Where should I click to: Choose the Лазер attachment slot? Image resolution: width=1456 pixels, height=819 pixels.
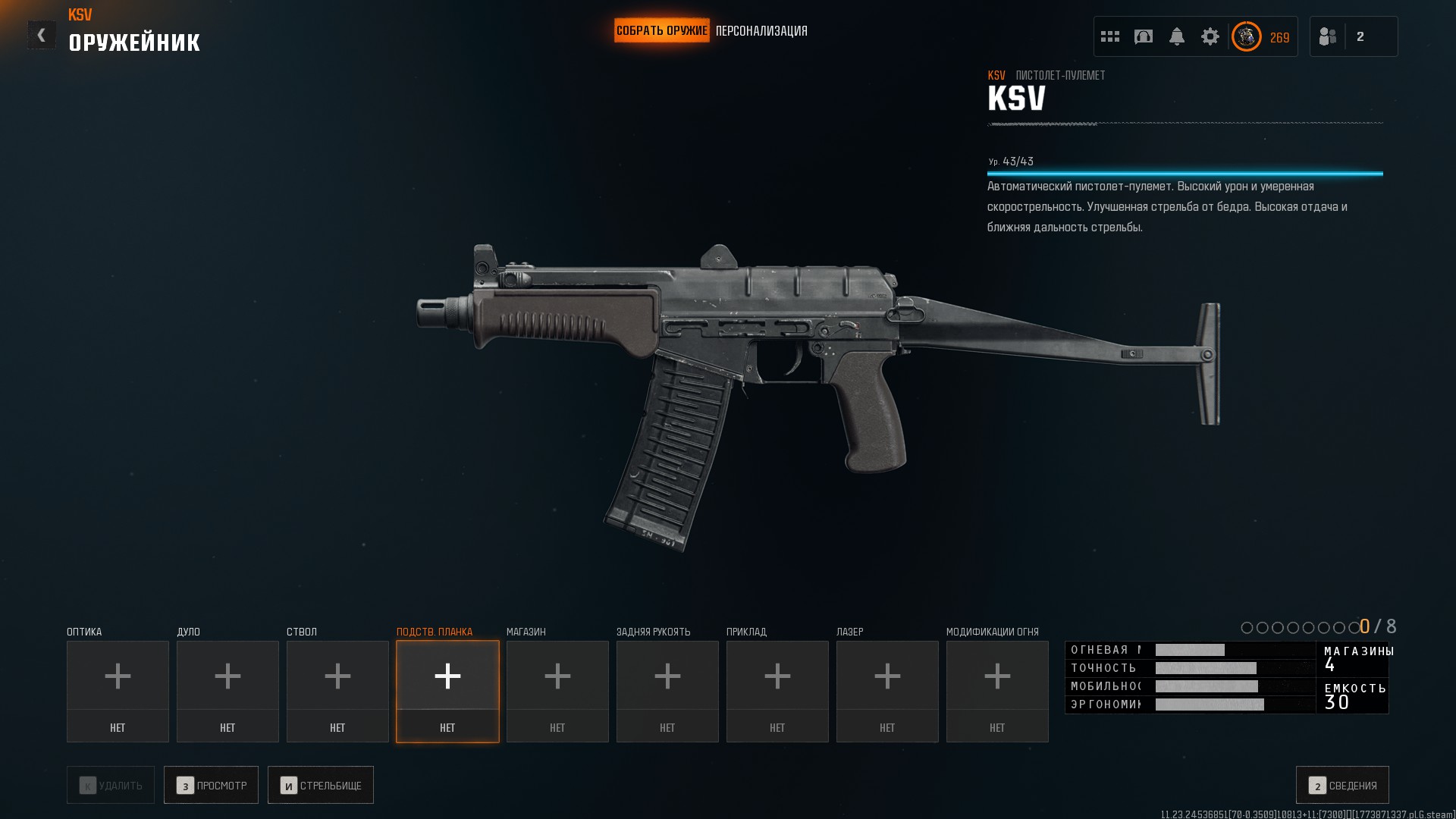[x=887, y=691]
